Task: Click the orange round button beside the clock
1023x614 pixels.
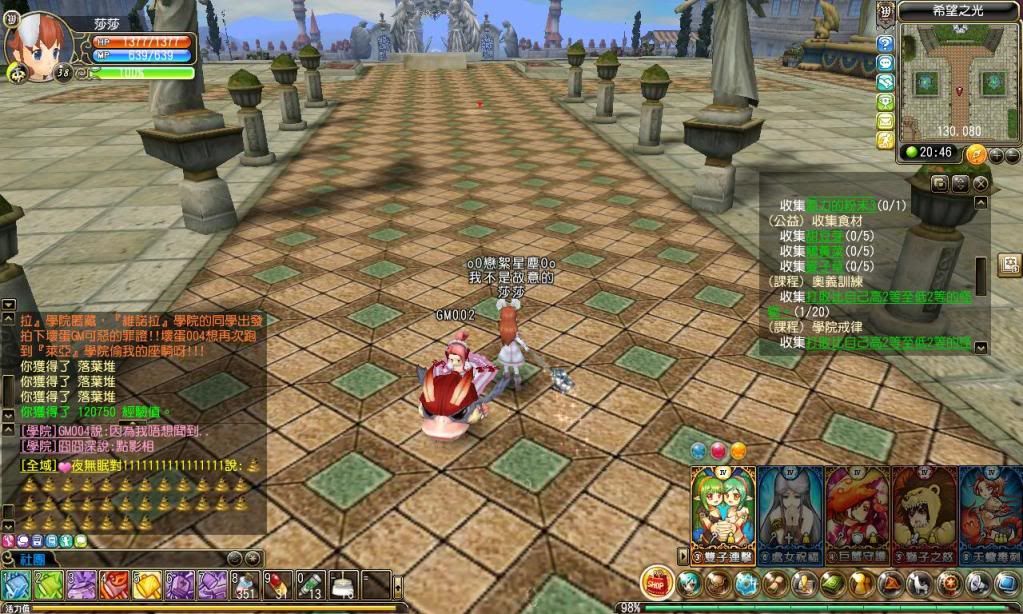Action: click(x=976, y=153)
